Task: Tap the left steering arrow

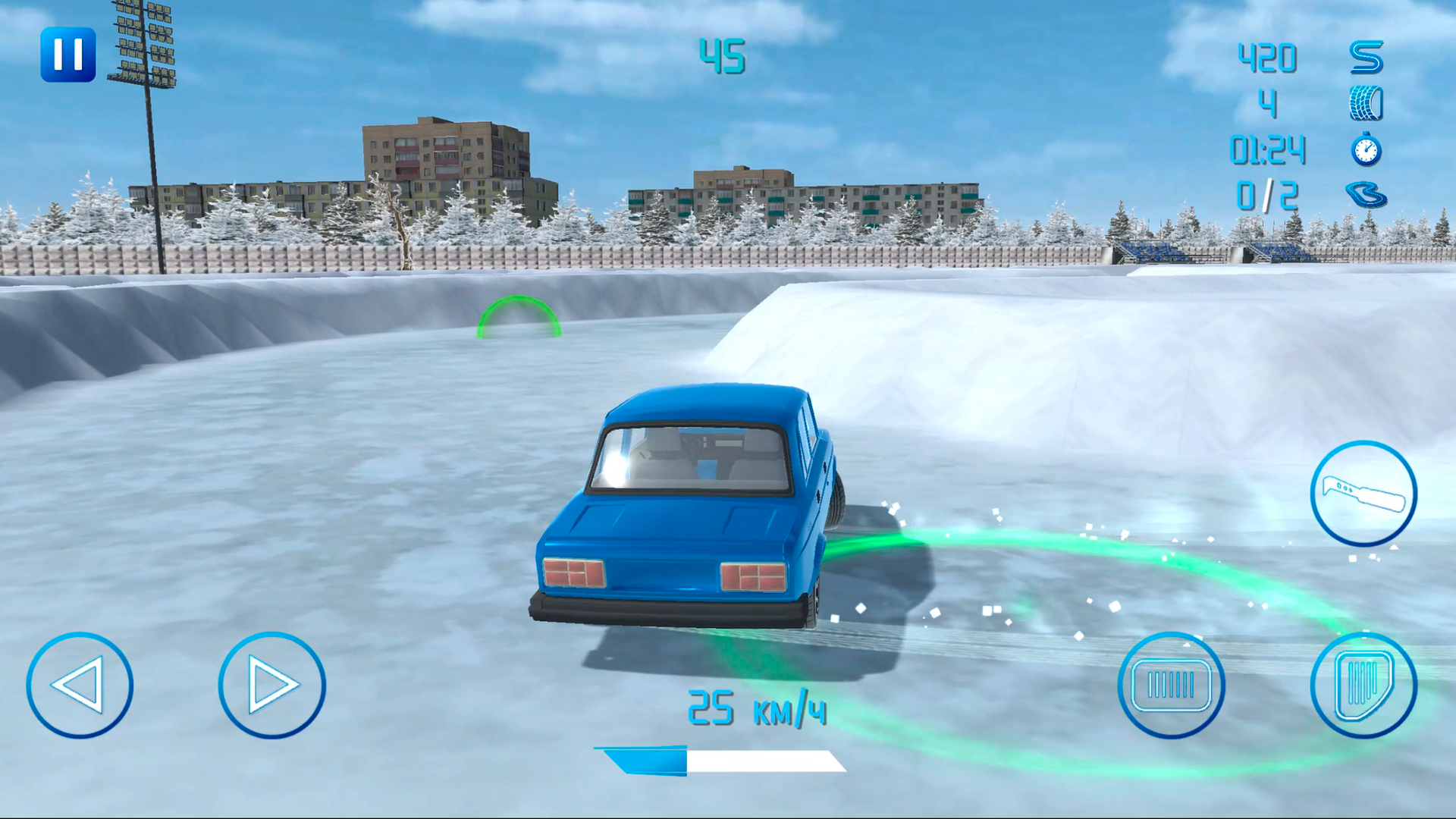Action: point(80,685)
